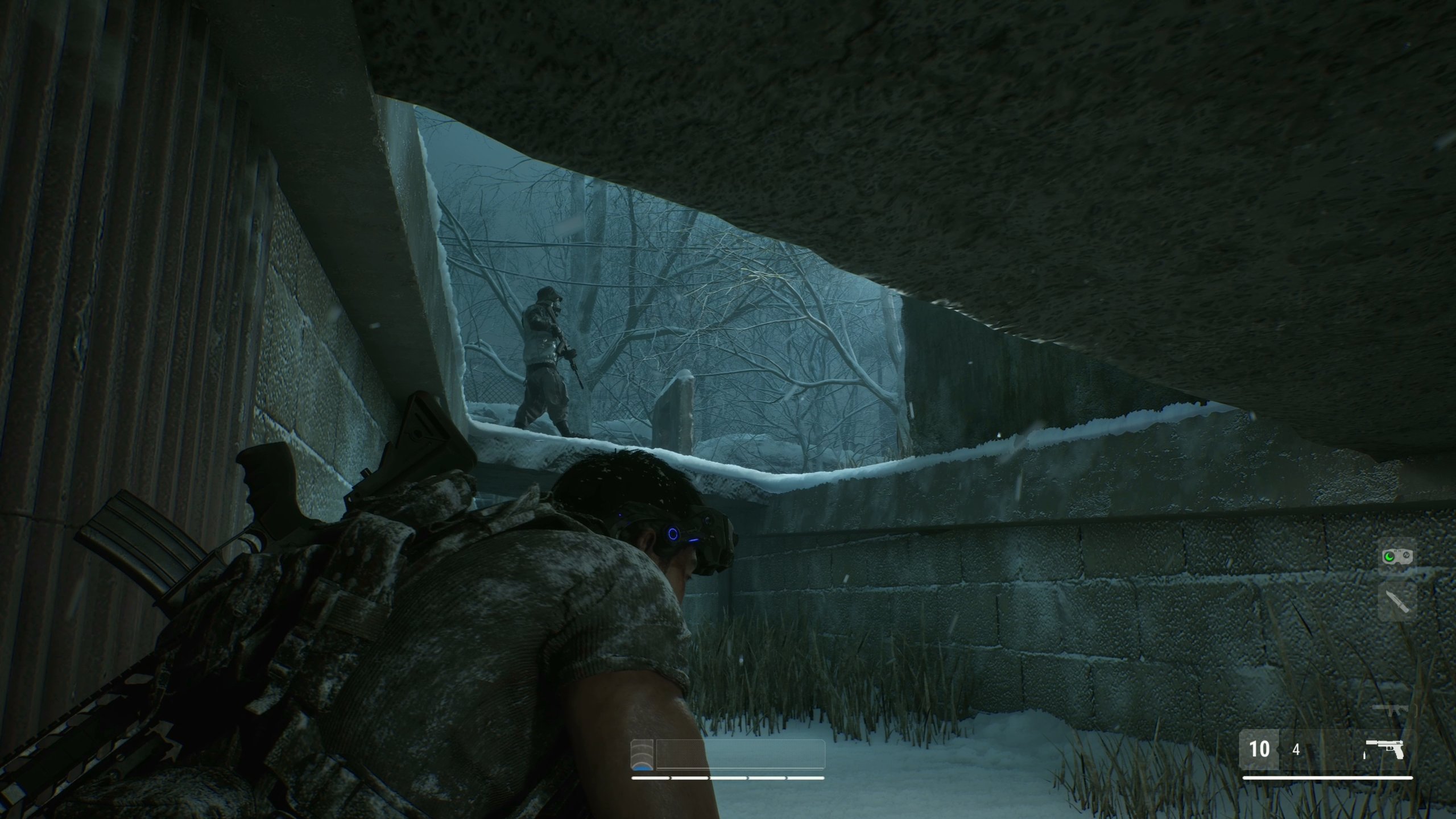Select the suppressed pistol weapon icon
Screen dimensions: 1456x819
tap(1386, 749)
